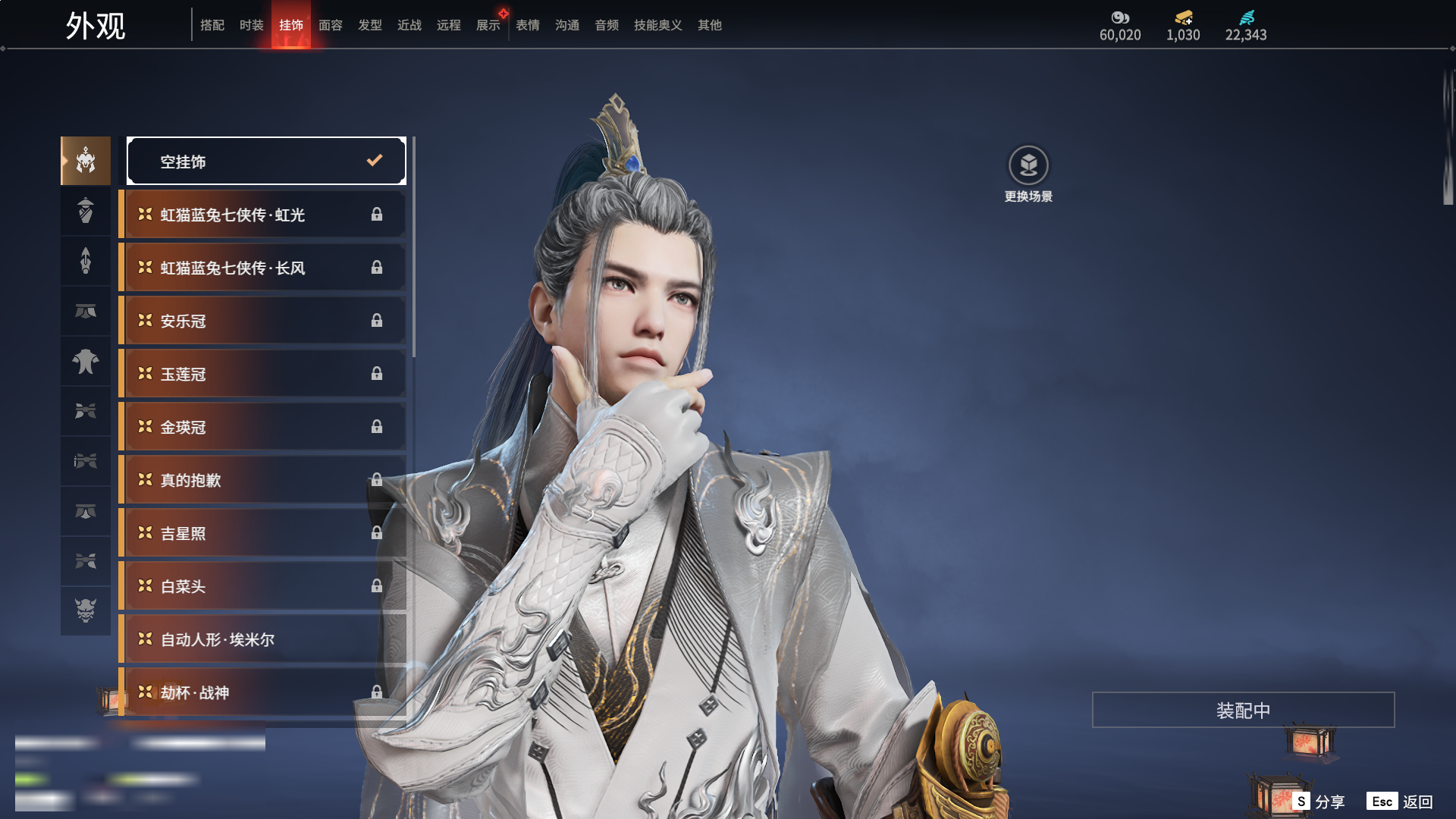Open the 近战 weapon tab
1456x819 pixels.
pyautogui.click(x=409, y=25)
